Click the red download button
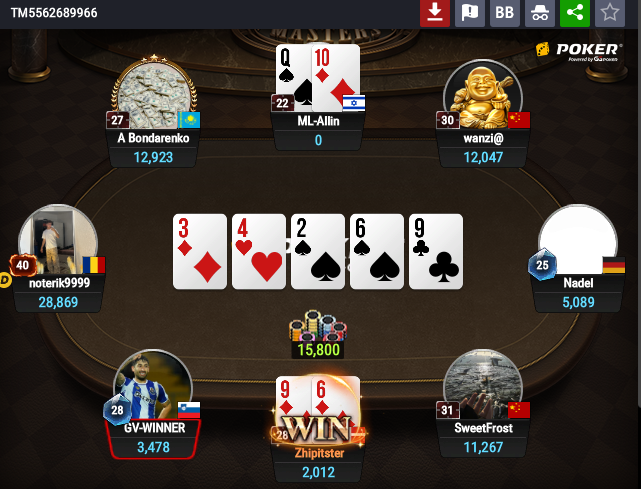641x489 pixels. [x=434, y=13]
